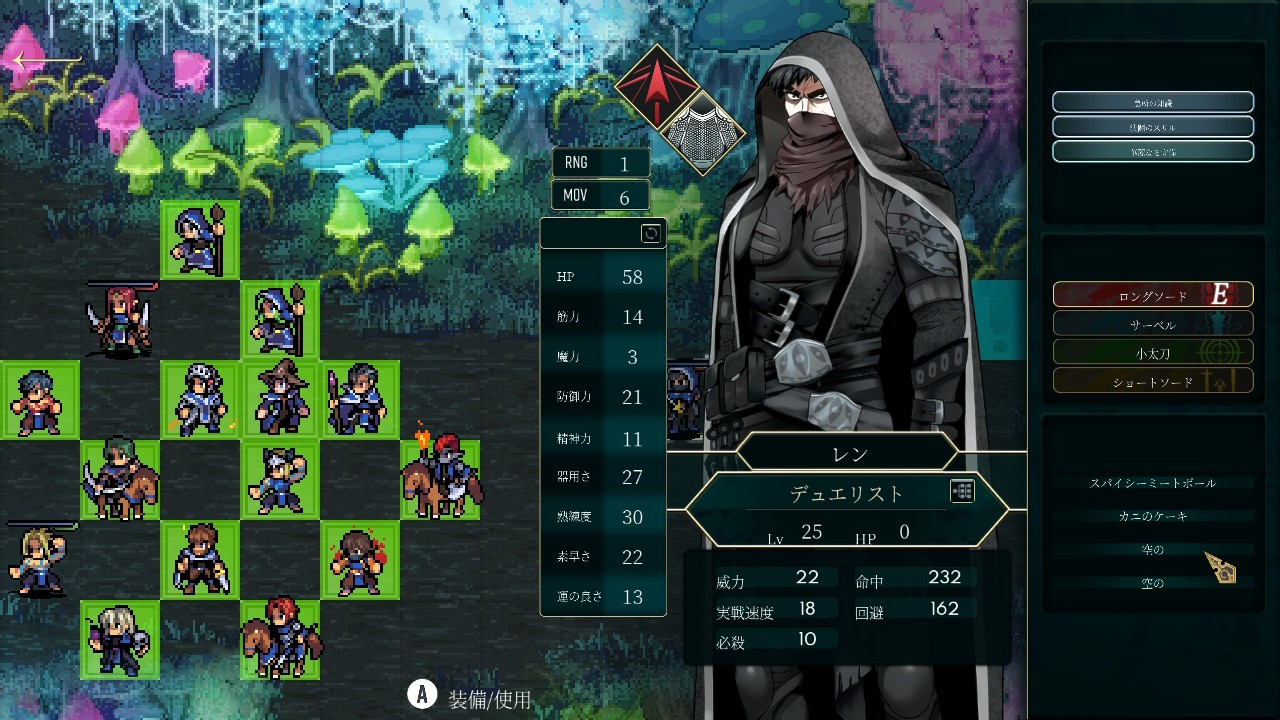Pick the white-haired unit on the green tile
1280x720 pixels.
click(120, 640)
